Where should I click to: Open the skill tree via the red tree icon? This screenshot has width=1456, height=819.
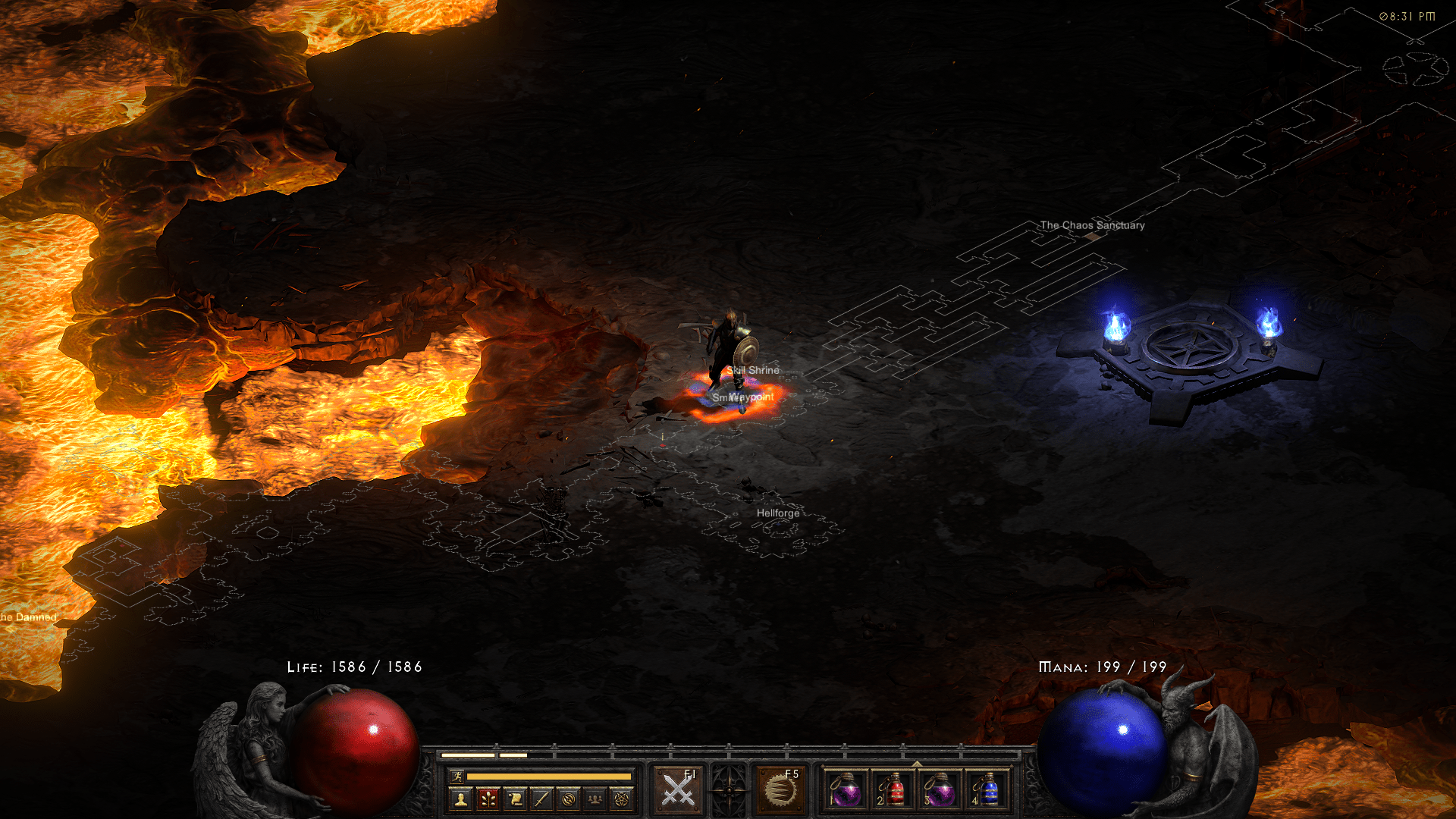[488, 799]
